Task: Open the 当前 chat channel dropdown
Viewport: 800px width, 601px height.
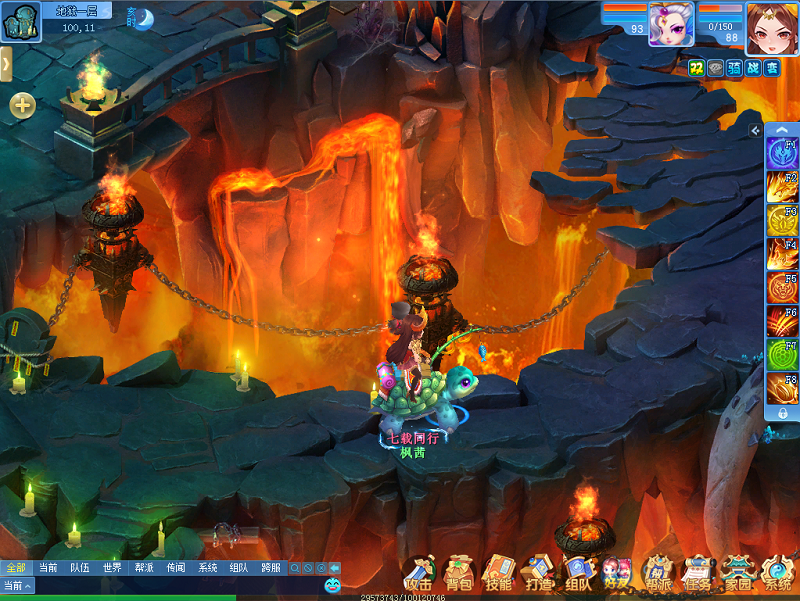Action: pyautogui.click(x=17, y=585)
